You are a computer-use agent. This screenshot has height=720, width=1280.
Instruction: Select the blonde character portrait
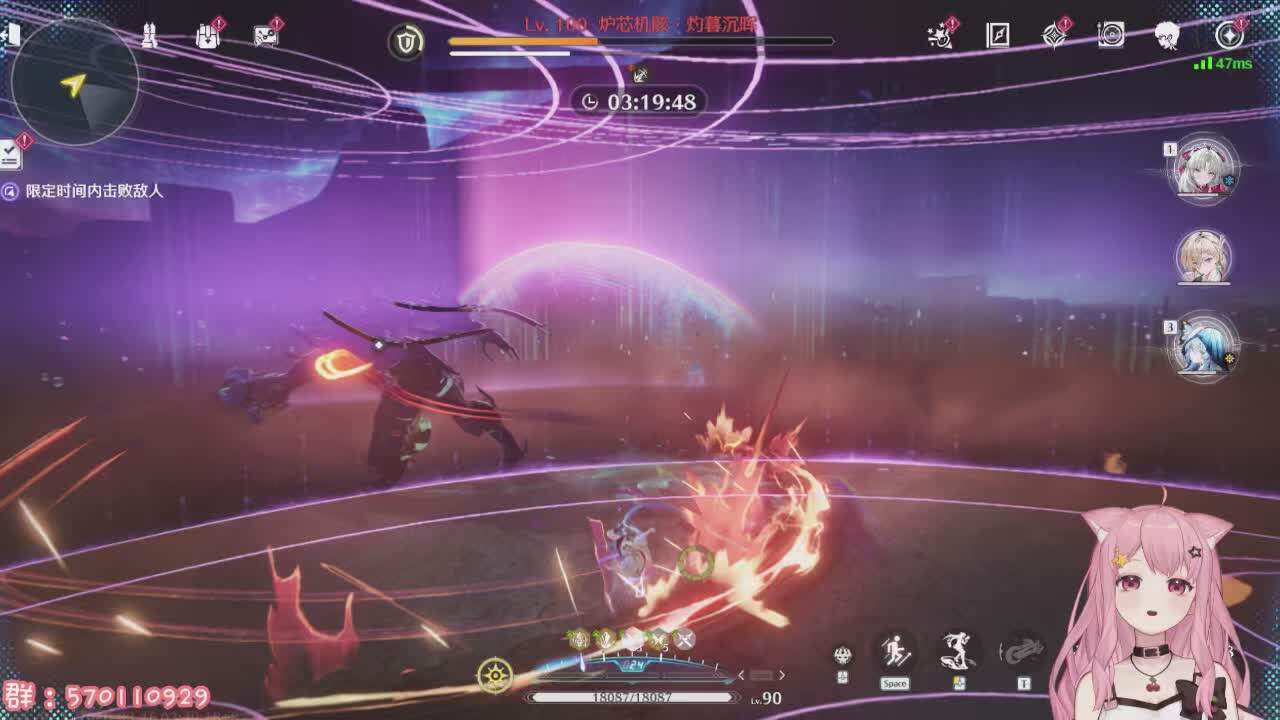point(1205,257)
